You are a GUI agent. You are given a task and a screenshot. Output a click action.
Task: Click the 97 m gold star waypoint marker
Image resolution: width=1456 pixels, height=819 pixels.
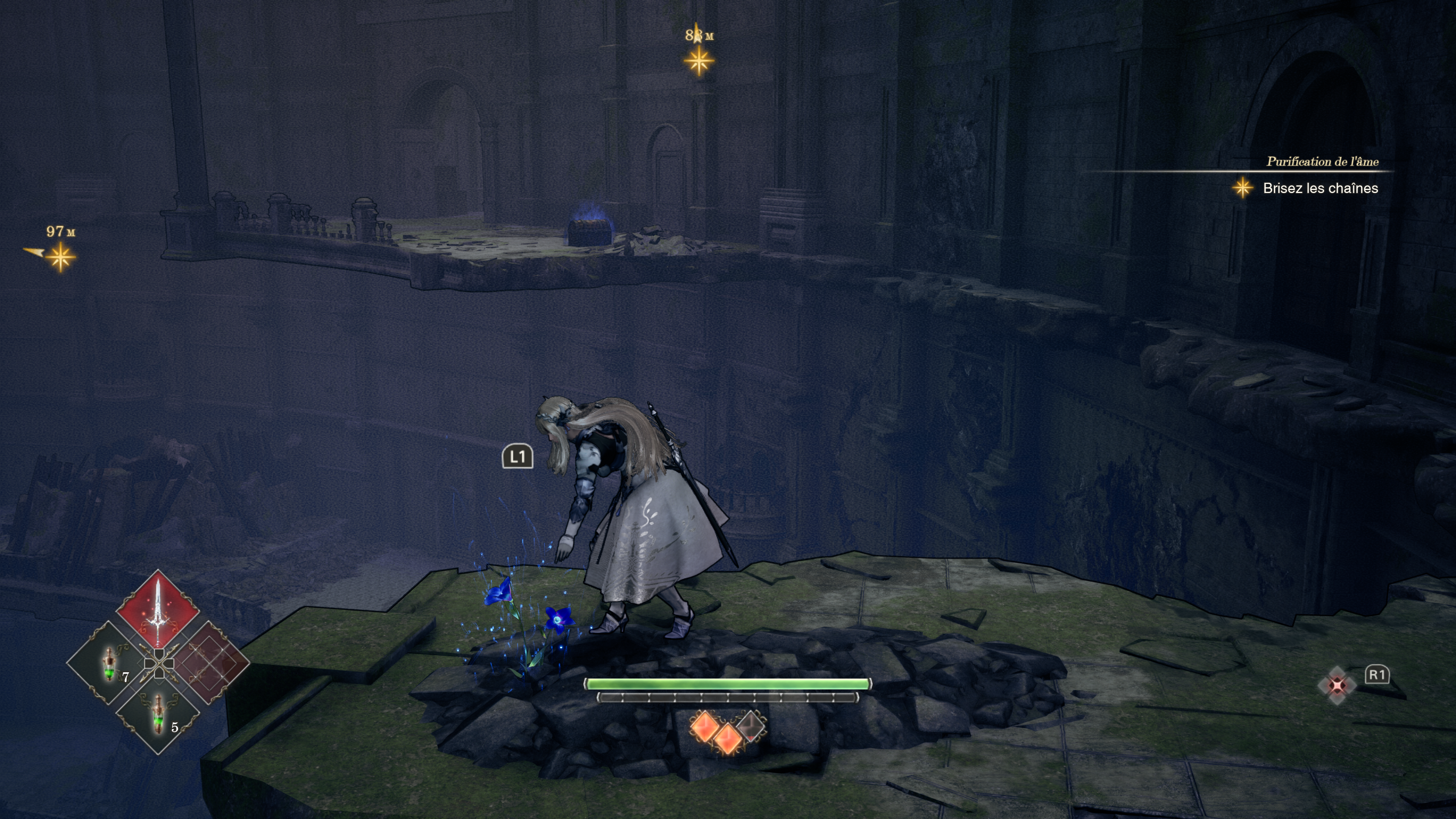click(x=60, y=257)
